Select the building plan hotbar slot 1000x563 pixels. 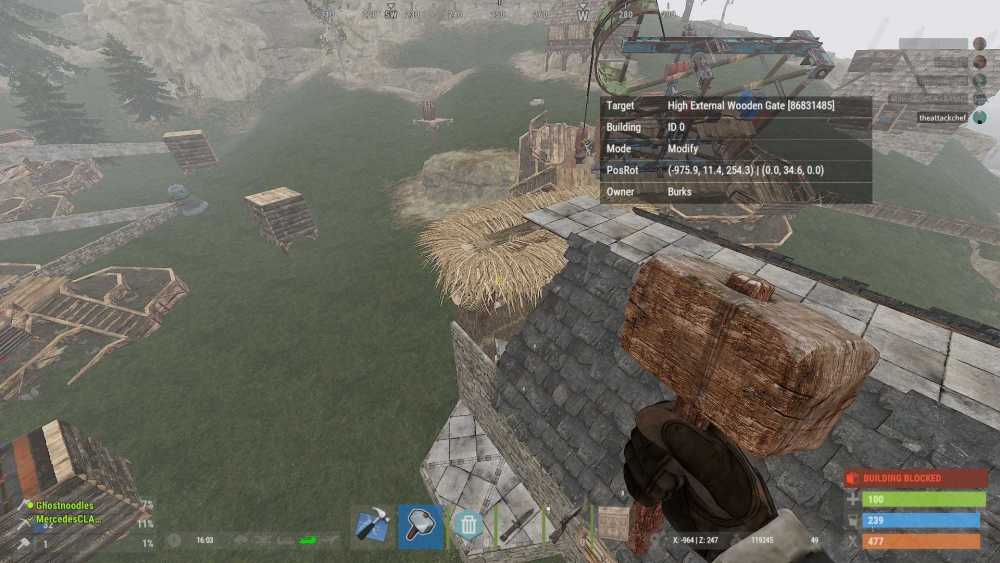[x=373, y=526]
